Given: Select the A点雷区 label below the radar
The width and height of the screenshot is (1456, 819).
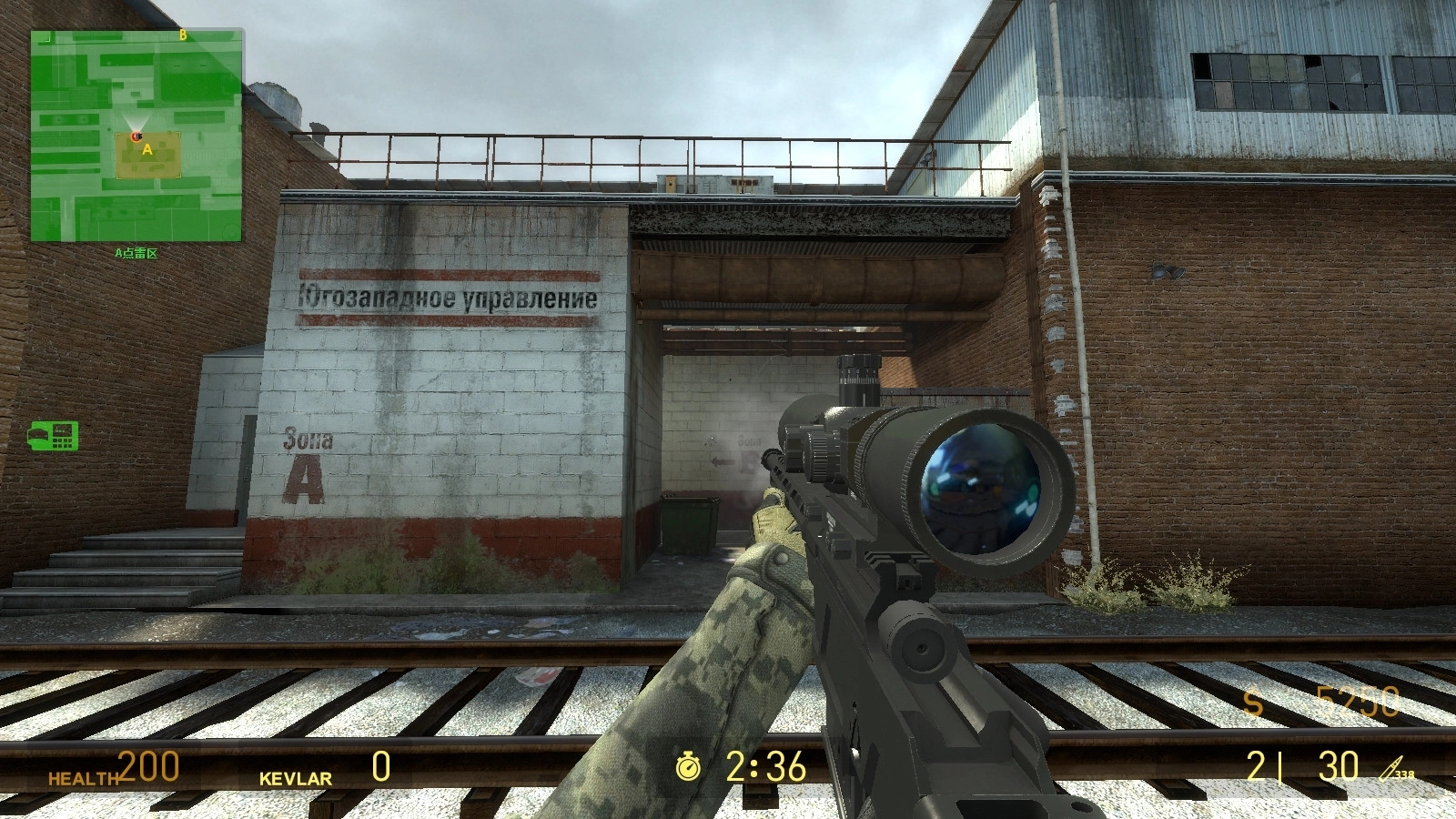Looking at the screenshot, I should click(136, 251).
